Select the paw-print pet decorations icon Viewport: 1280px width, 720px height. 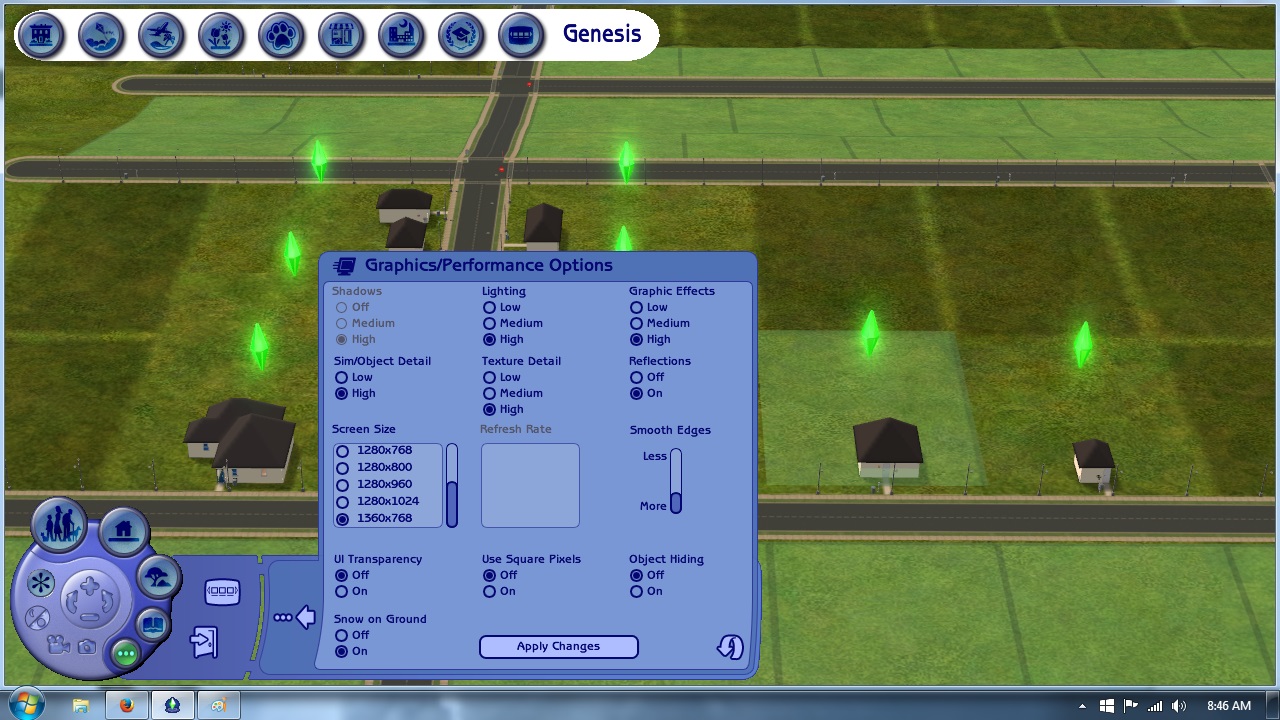pyautogui.click(x=281, y=35)
